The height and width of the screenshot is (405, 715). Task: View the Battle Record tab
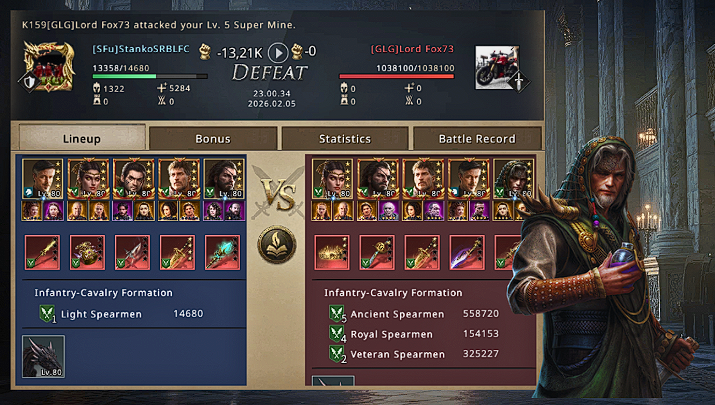point(477,138)
